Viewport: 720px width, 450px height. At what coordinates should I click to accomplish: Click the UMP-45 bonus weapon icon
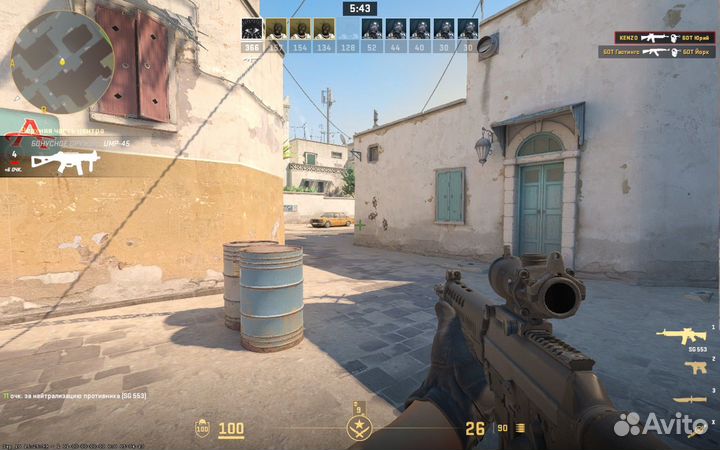click(x=64, y=162)
